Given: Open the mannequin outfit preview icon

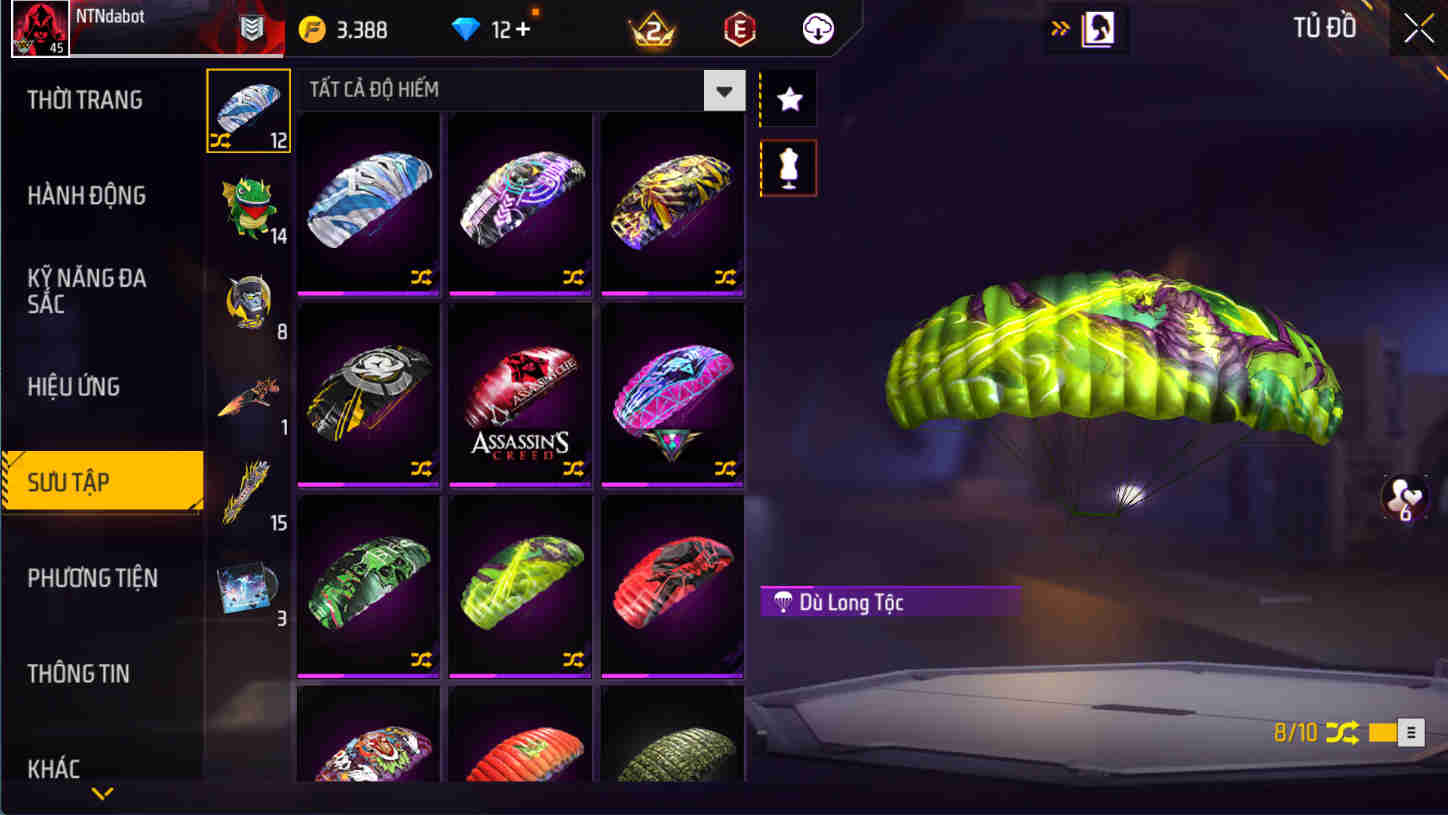Looking at the screenshot, I should click(788, 167).
